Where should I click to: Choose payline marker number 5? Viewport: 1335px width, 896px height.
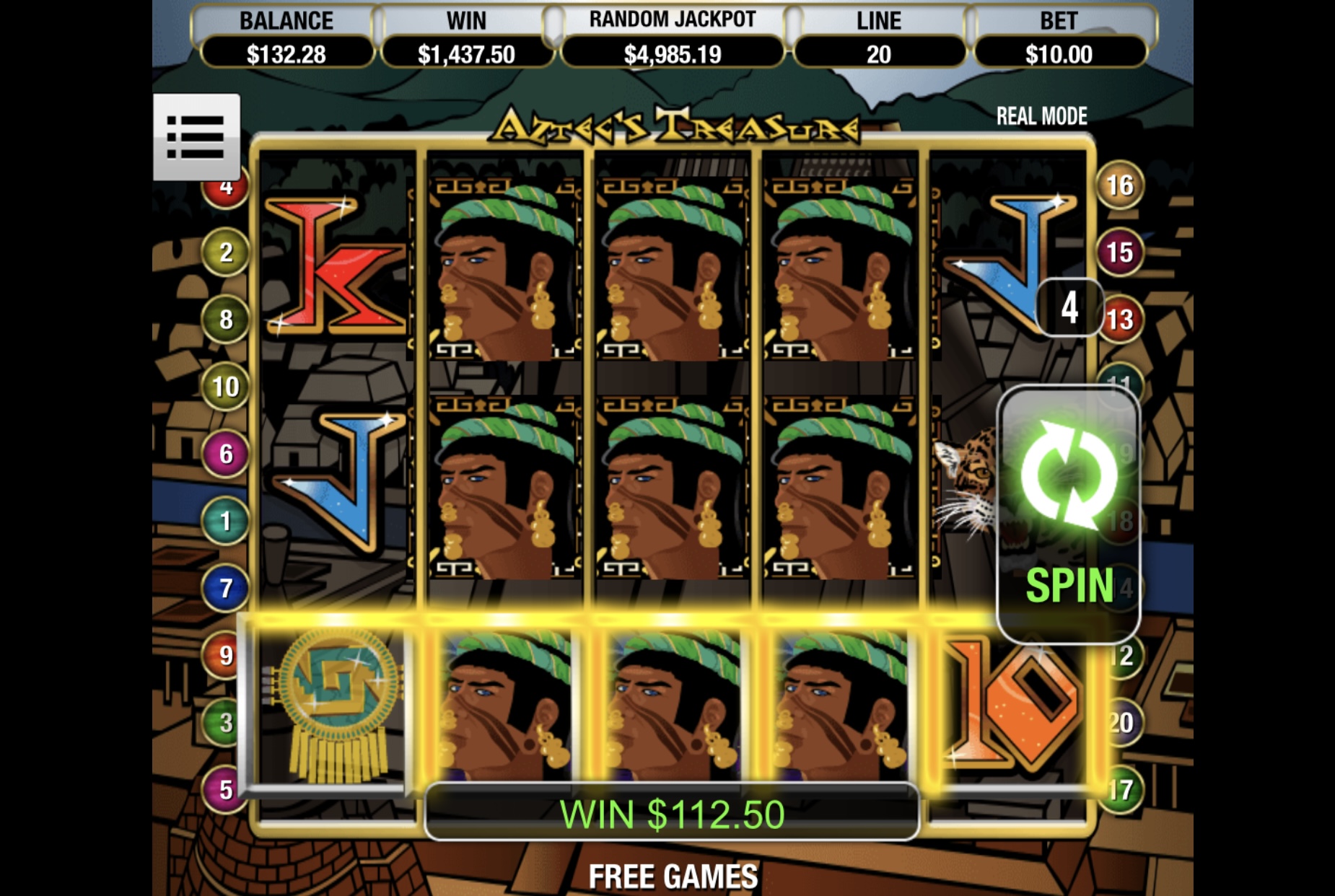[x=226, y=789]
